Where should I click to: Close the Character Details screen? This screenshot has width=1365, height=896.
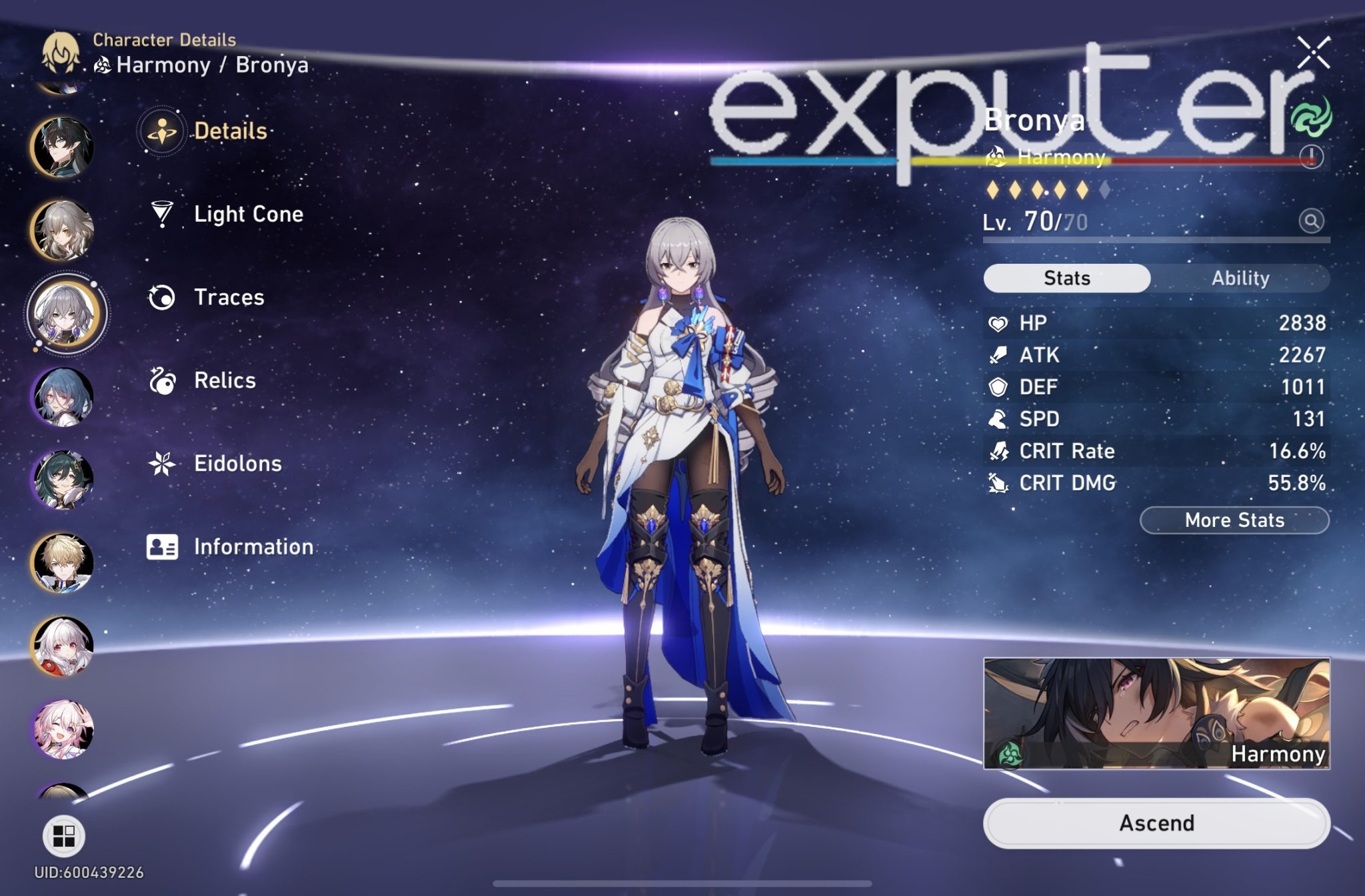1313,53
